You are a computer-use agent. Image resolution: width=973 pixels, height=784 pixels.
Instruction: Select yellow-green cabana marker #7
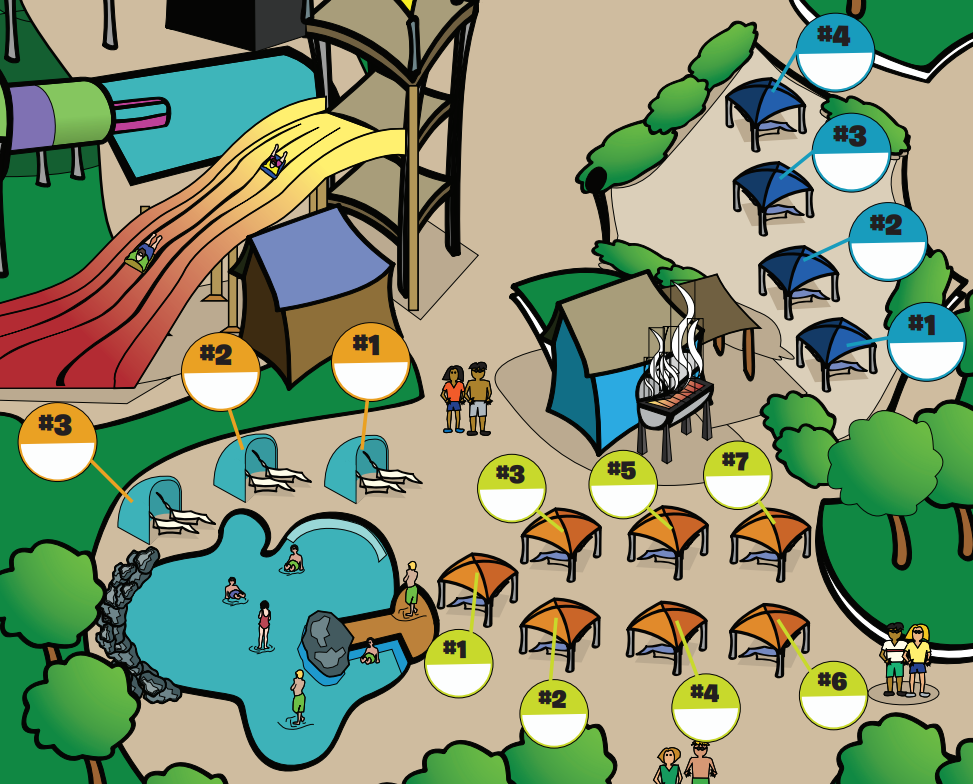[x=738, y=475]
